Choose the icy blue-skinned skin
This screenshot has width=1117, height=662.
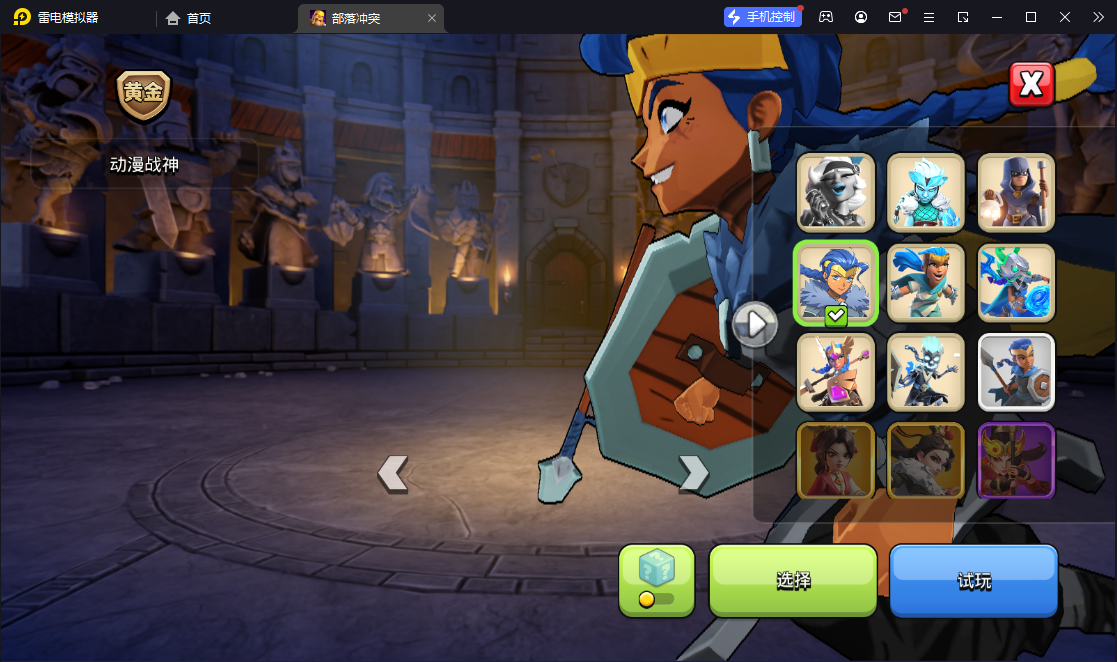pos(926,192)
